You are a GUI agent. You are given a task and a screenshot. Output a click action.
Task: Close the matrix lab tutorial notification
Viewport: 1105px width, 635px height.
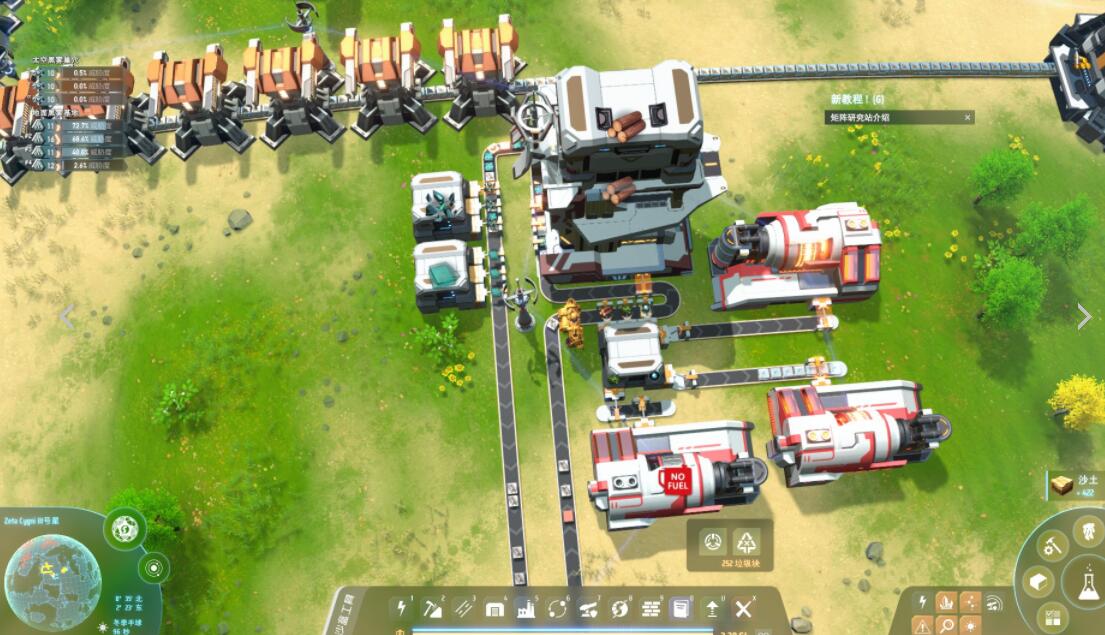[967, 117]
